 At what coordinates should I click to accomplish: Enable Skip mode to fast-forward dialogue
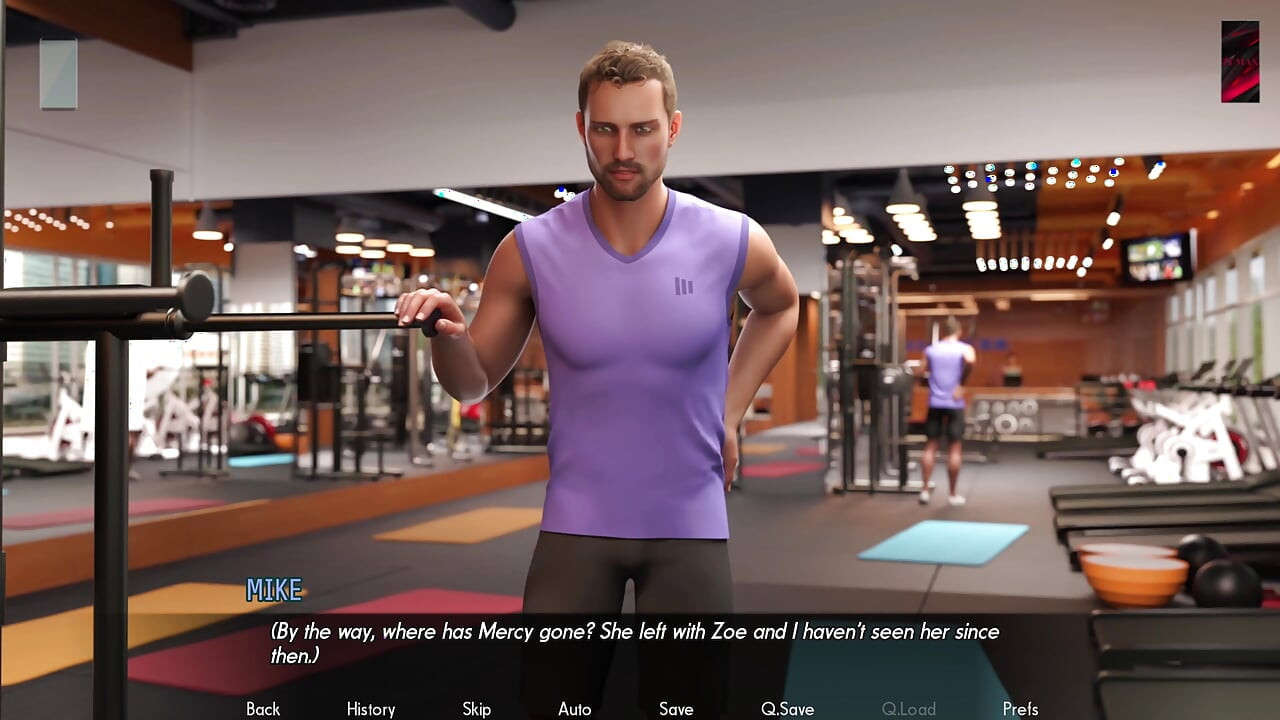476,708
